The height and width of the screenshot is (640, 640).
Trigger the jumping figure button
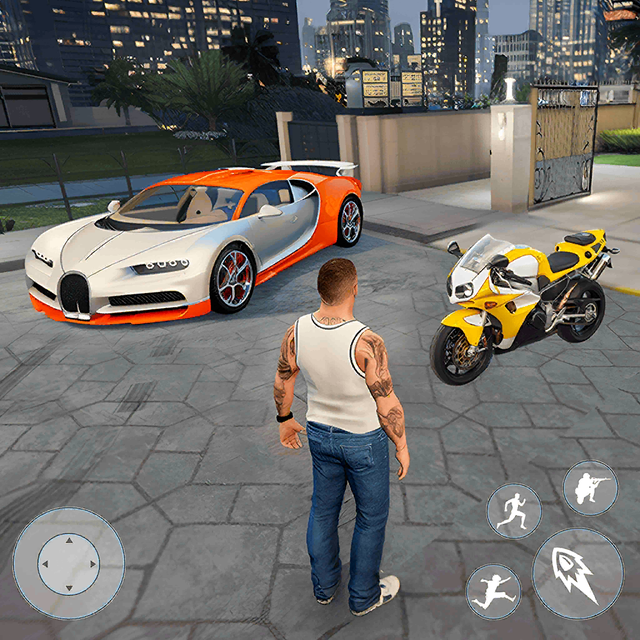(x=493, y=590)
